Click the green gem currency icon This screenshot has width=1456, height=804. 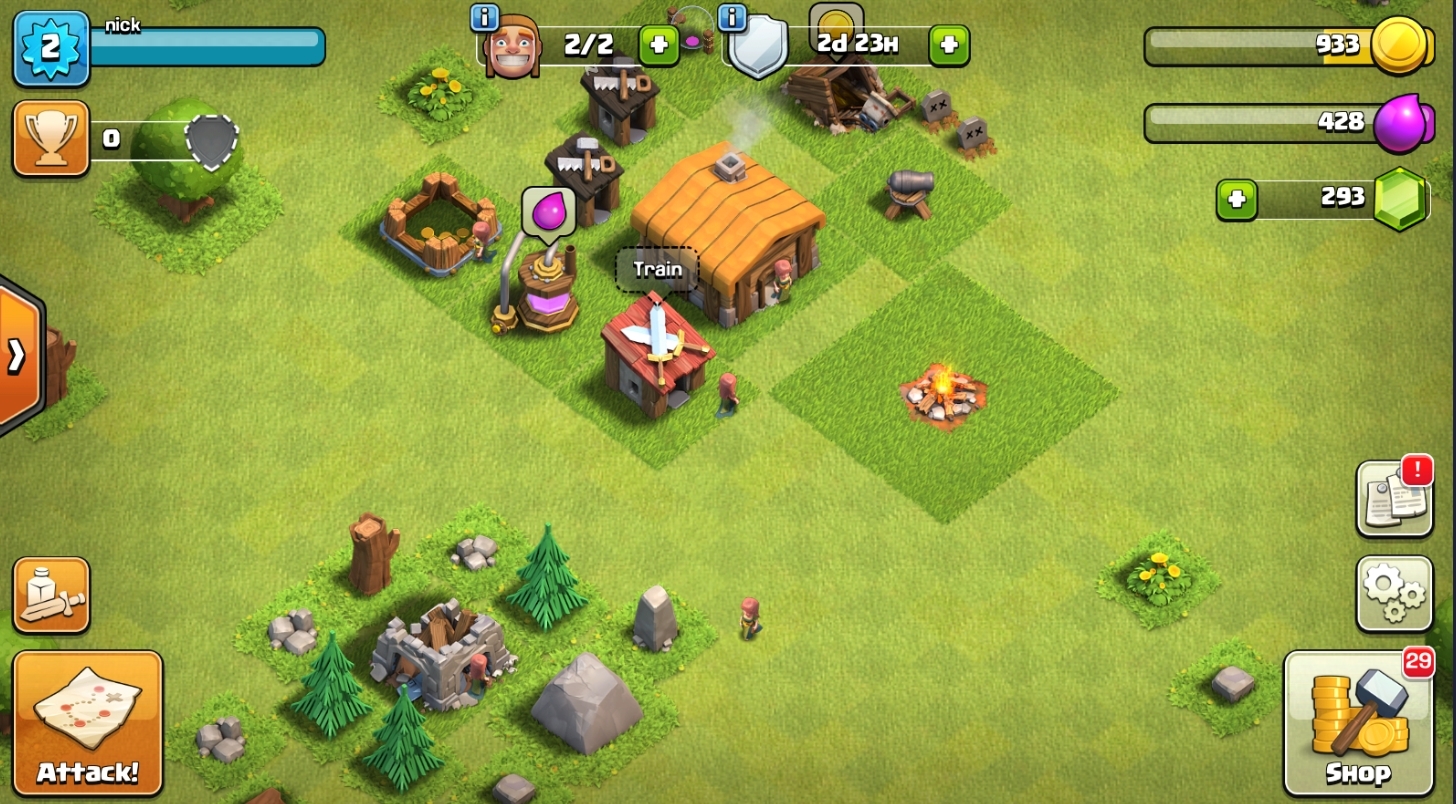pyautogui.click(x=1399, y=199)
